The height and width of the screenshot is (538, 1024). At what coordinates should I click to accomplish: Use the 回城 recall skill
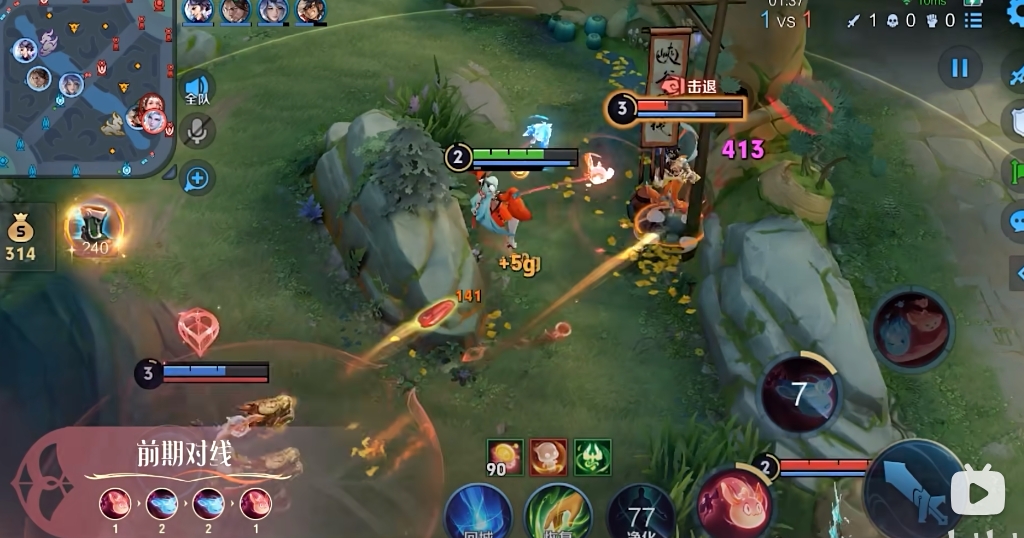click(479, 514)
